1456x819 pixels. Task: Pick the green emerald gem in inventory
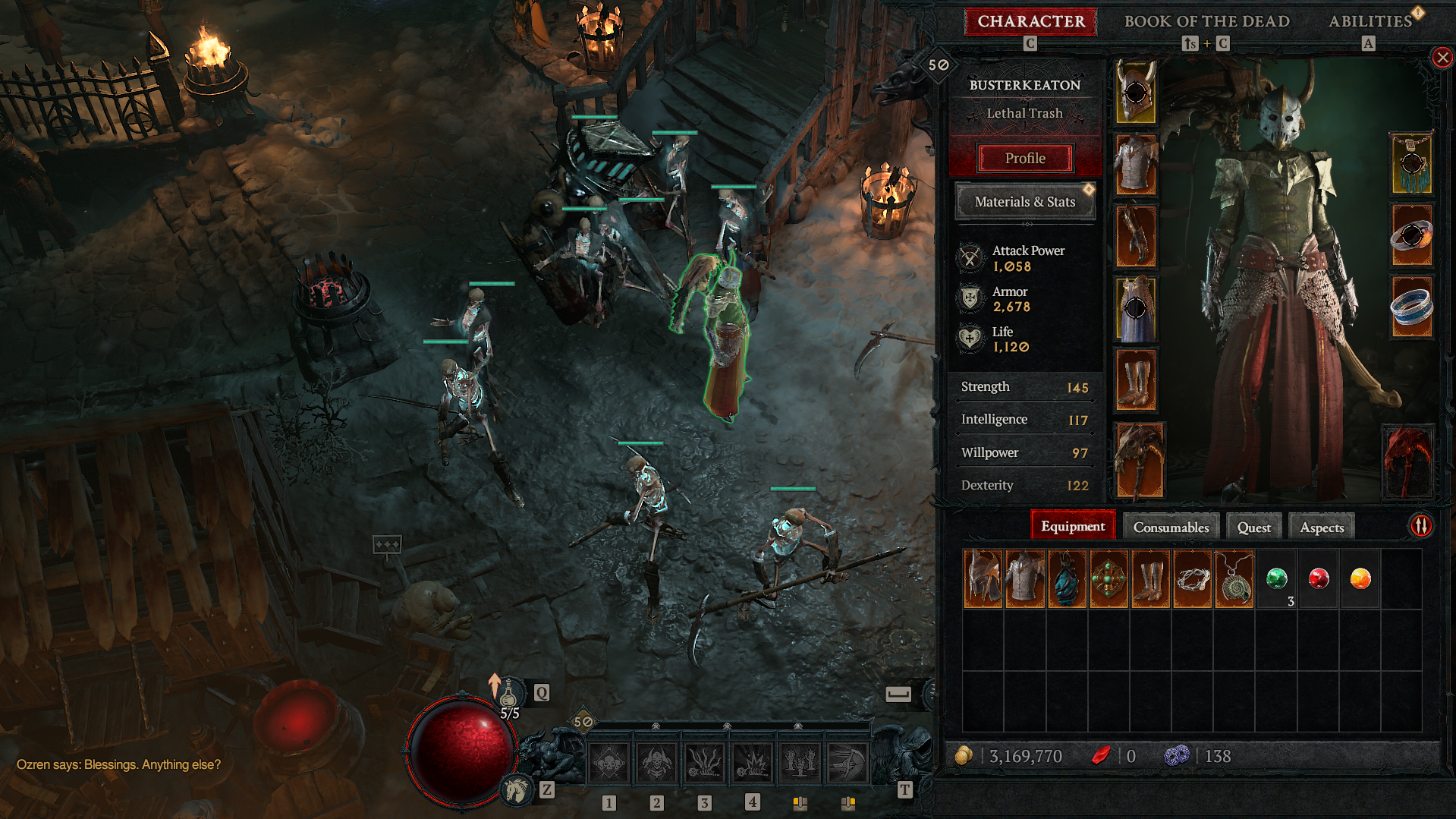[1277, 579]
